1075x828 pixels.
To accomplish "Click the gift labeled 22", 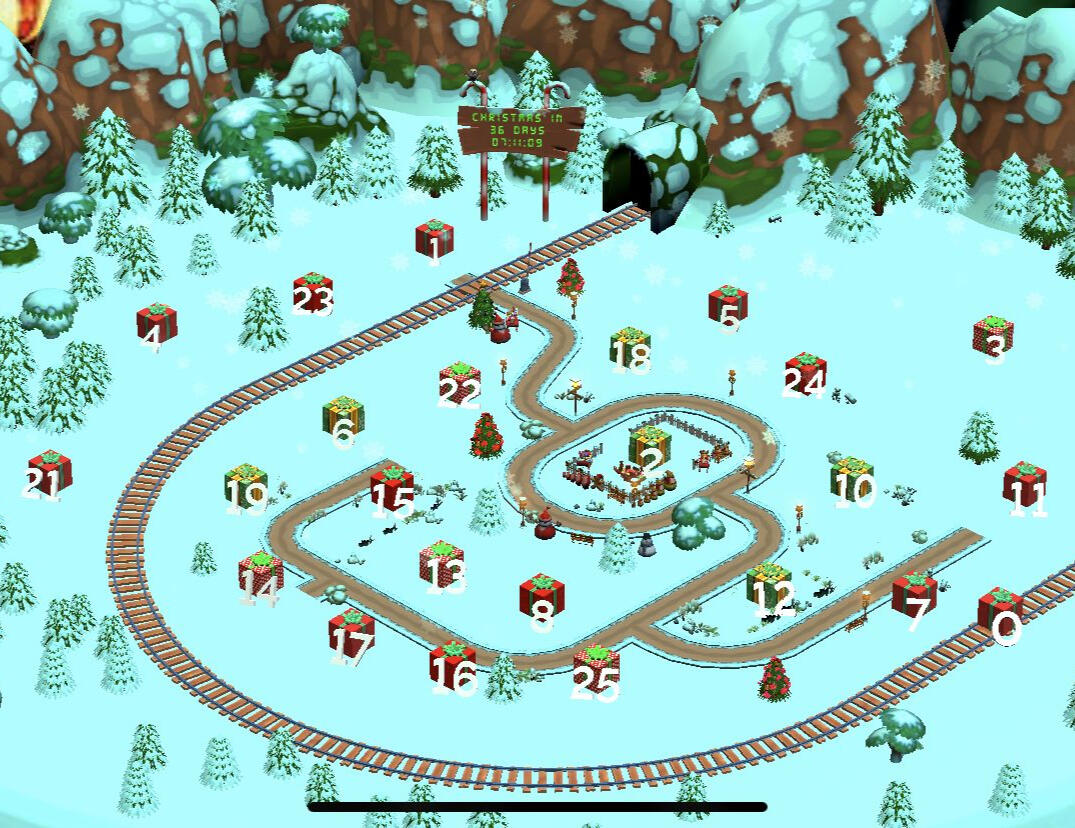I will 459,384.
